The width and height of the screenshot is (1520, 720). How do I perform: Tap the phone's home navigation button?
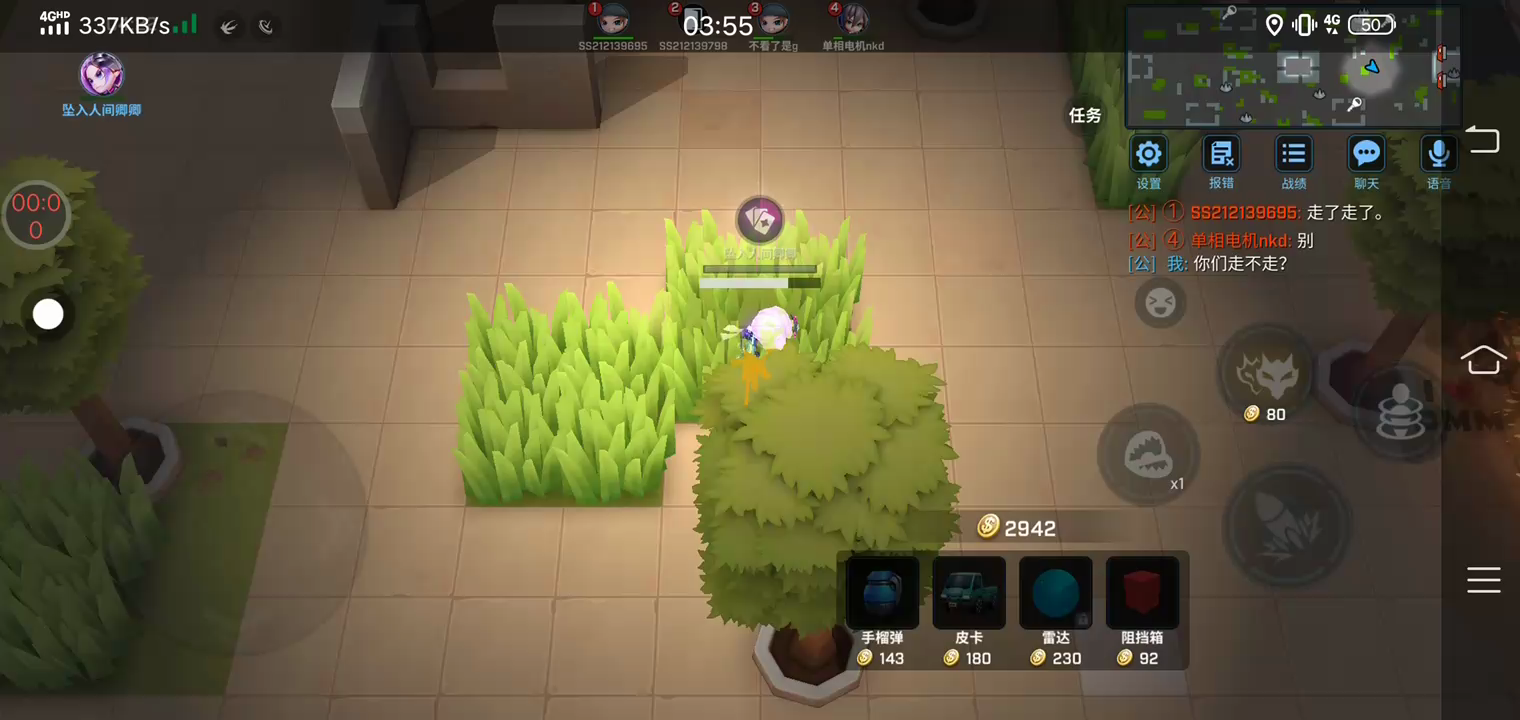pyautogui.click(x=1483, y=358)
